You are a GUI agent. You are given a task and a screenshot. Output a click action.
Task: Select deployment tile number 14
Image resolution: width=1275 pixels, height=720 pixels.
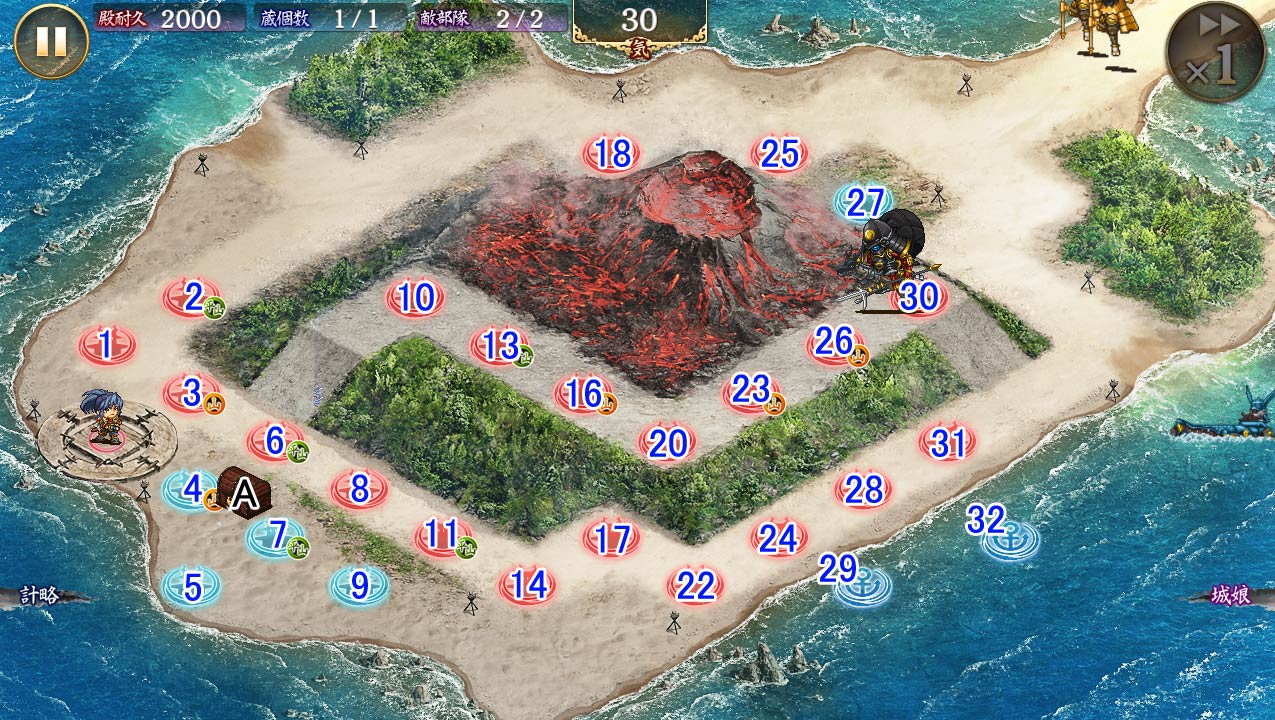click(527, 585)
